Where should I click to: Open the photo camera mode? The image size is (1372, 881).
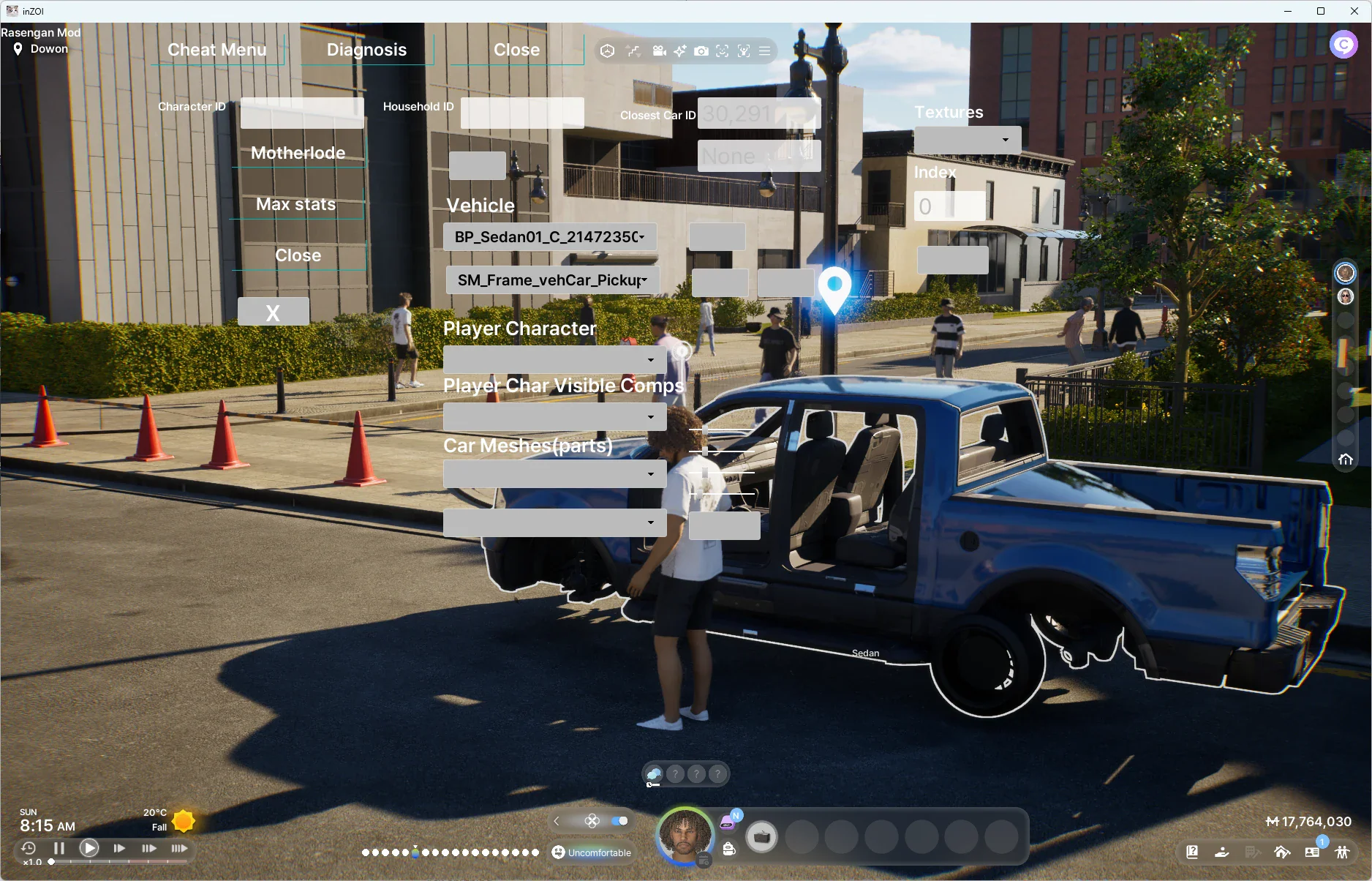click(701, 51)
